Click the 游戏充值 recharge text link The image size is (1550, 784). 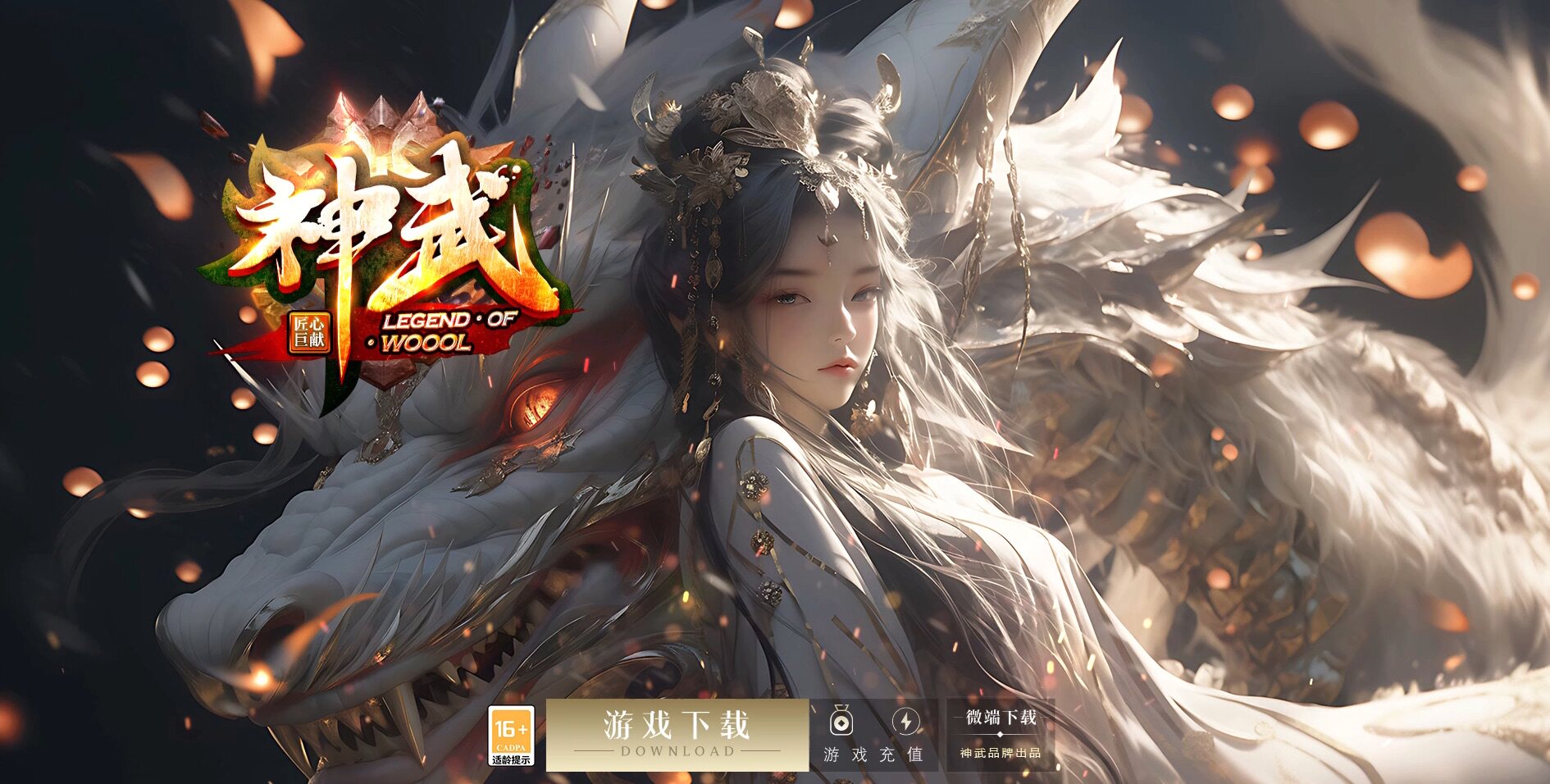873,754
